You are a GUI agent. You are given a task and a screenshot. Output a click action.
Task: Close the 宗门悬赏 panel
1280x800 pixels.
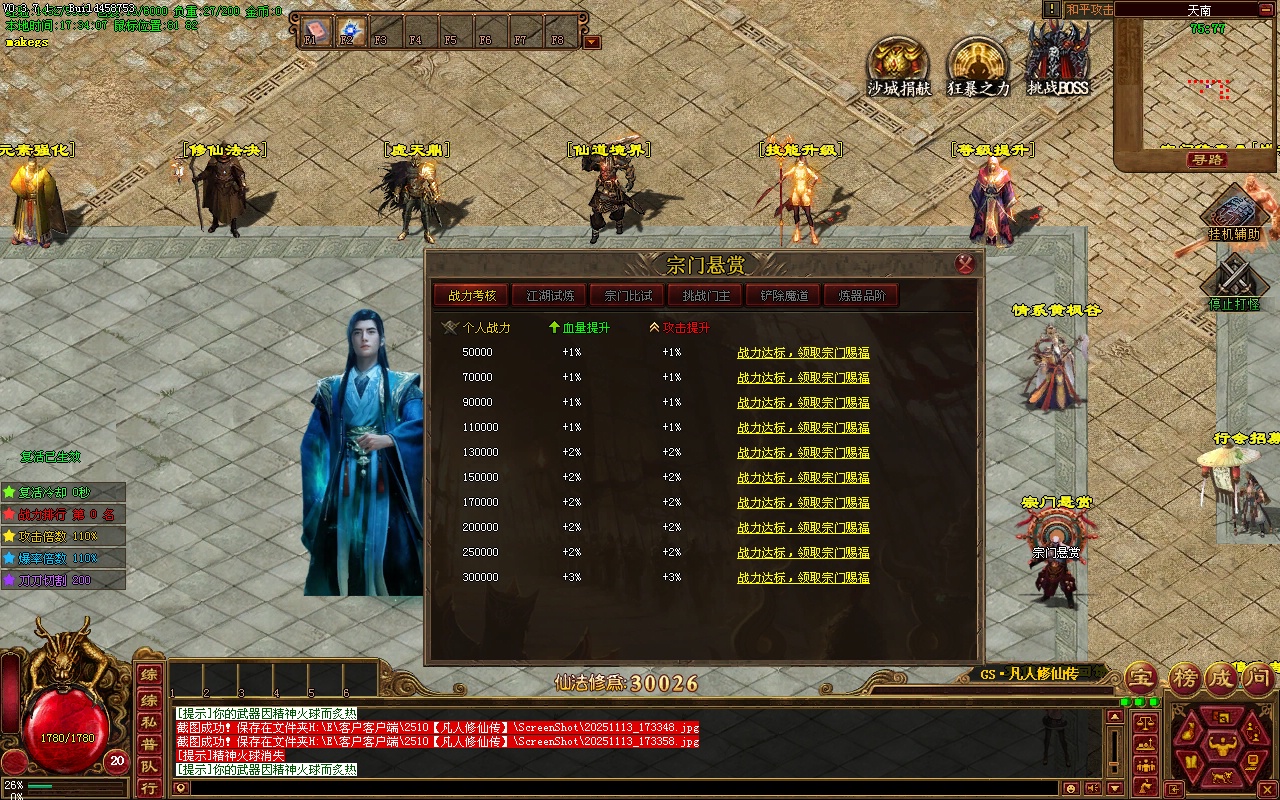point(965,264)
